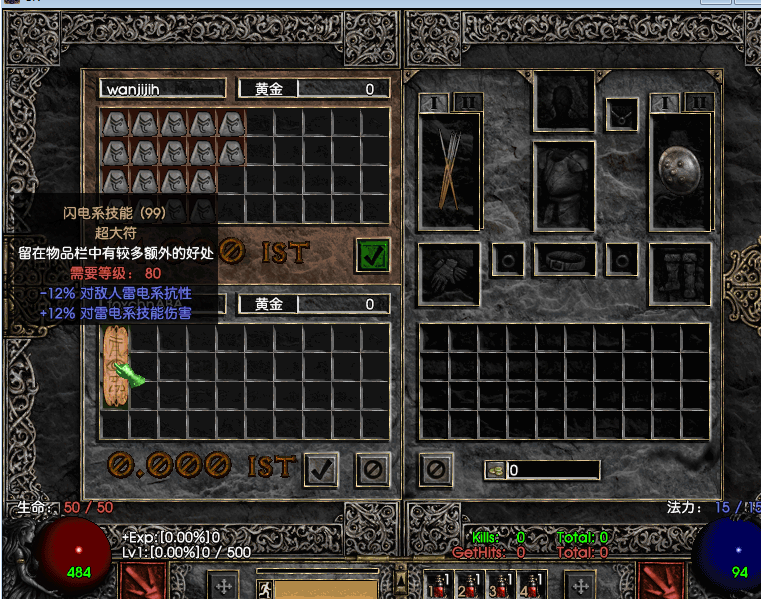Switch to weapon set II above the javelins
This screenshot has height=599, width=761.
[x=469, y=102]
